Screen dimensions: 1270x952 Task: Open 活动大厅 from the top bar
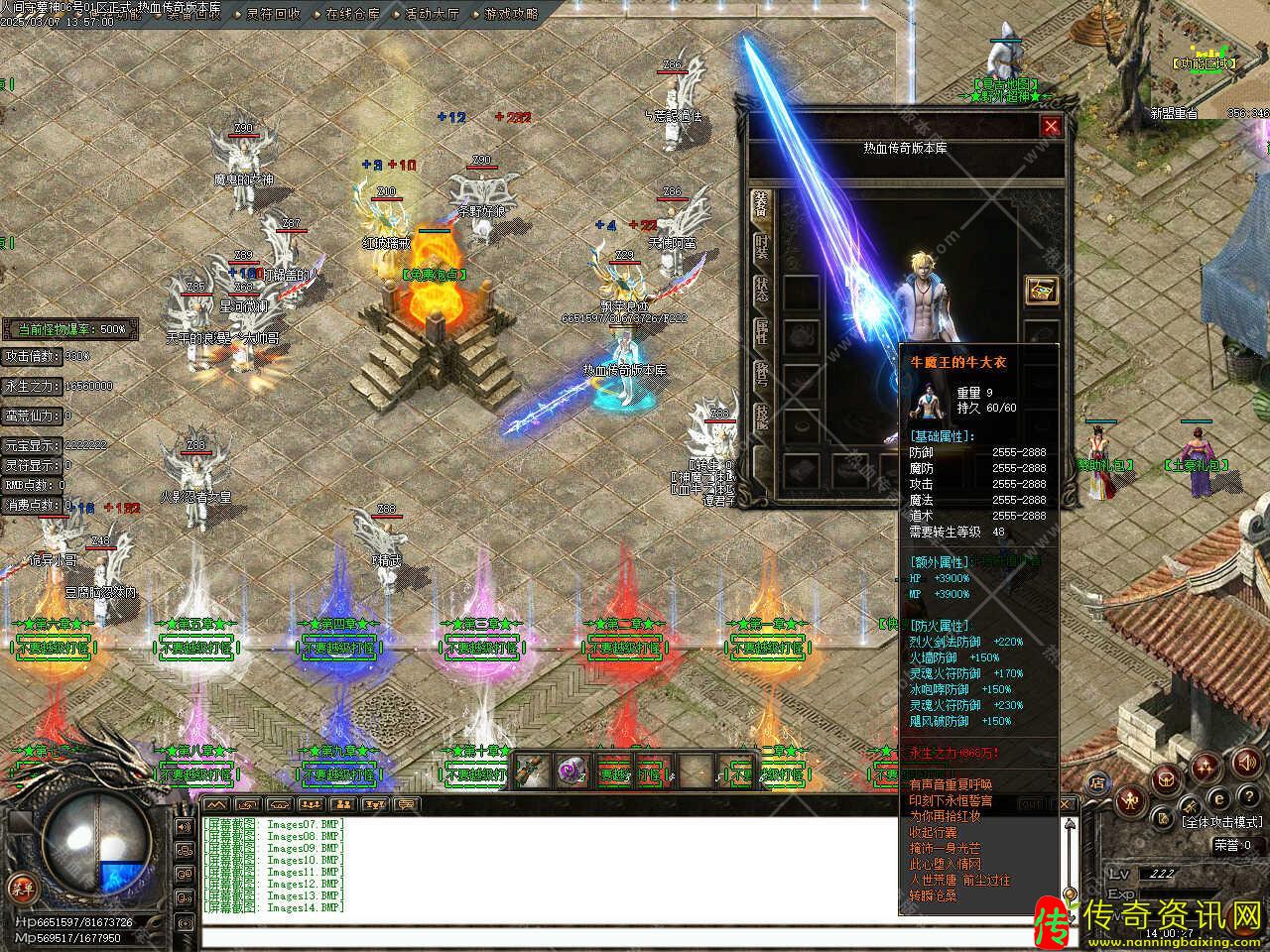tap(433, 14)
